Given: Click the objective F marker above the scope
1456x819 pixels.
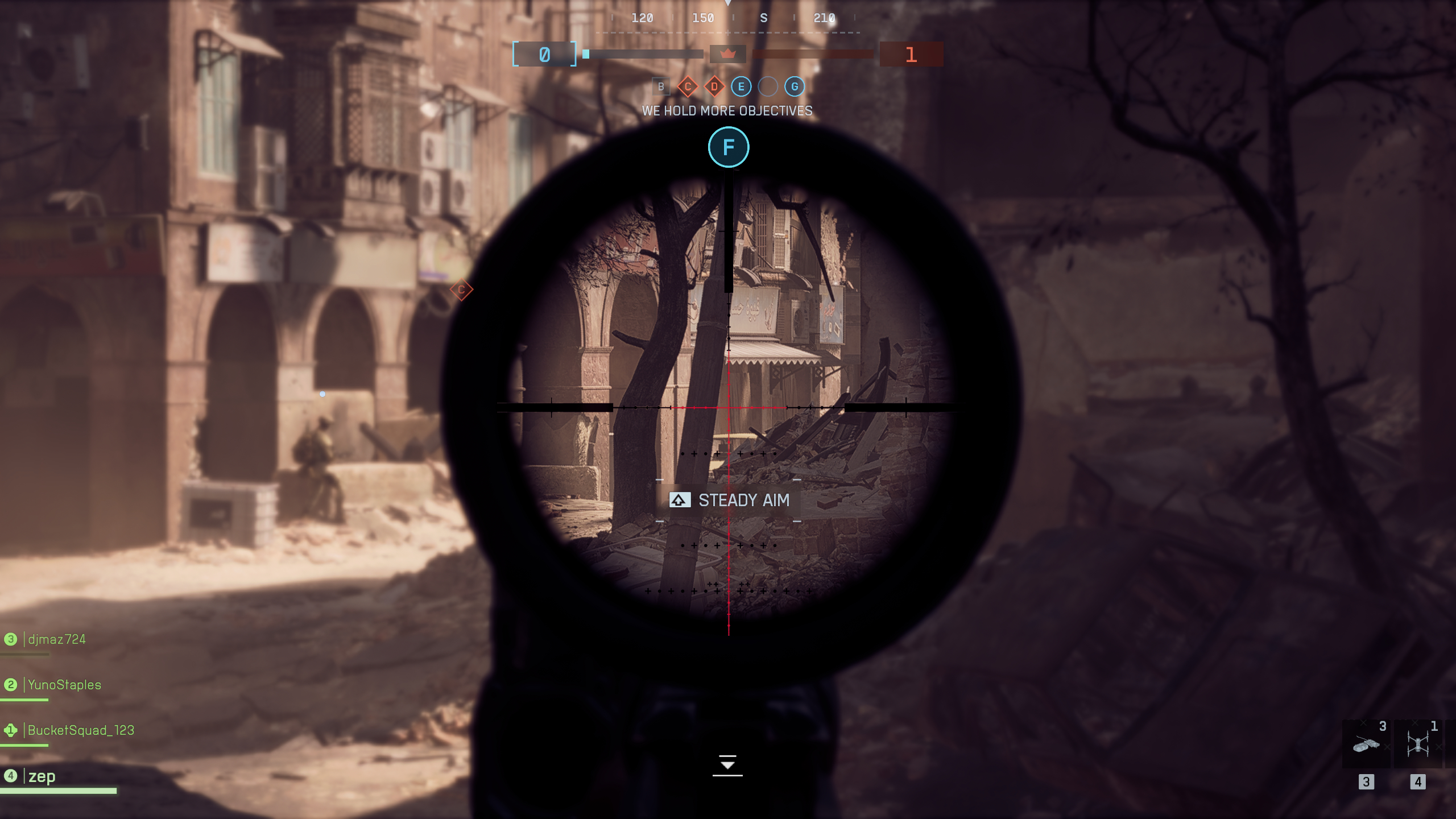Looking at the screenshot, I should pos(728,147).
